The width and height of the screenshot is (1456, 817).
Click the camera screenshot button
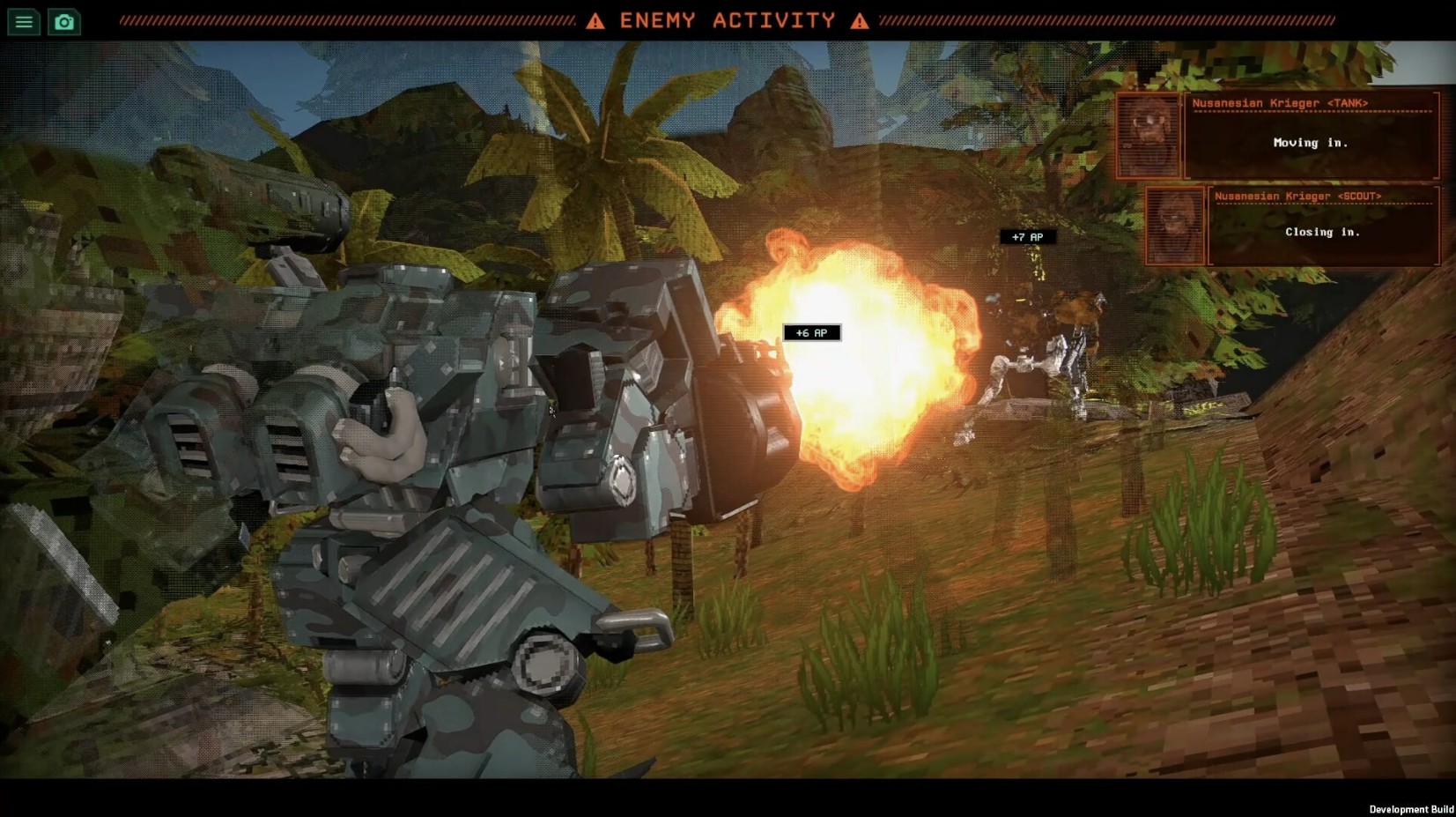point(64,22)
